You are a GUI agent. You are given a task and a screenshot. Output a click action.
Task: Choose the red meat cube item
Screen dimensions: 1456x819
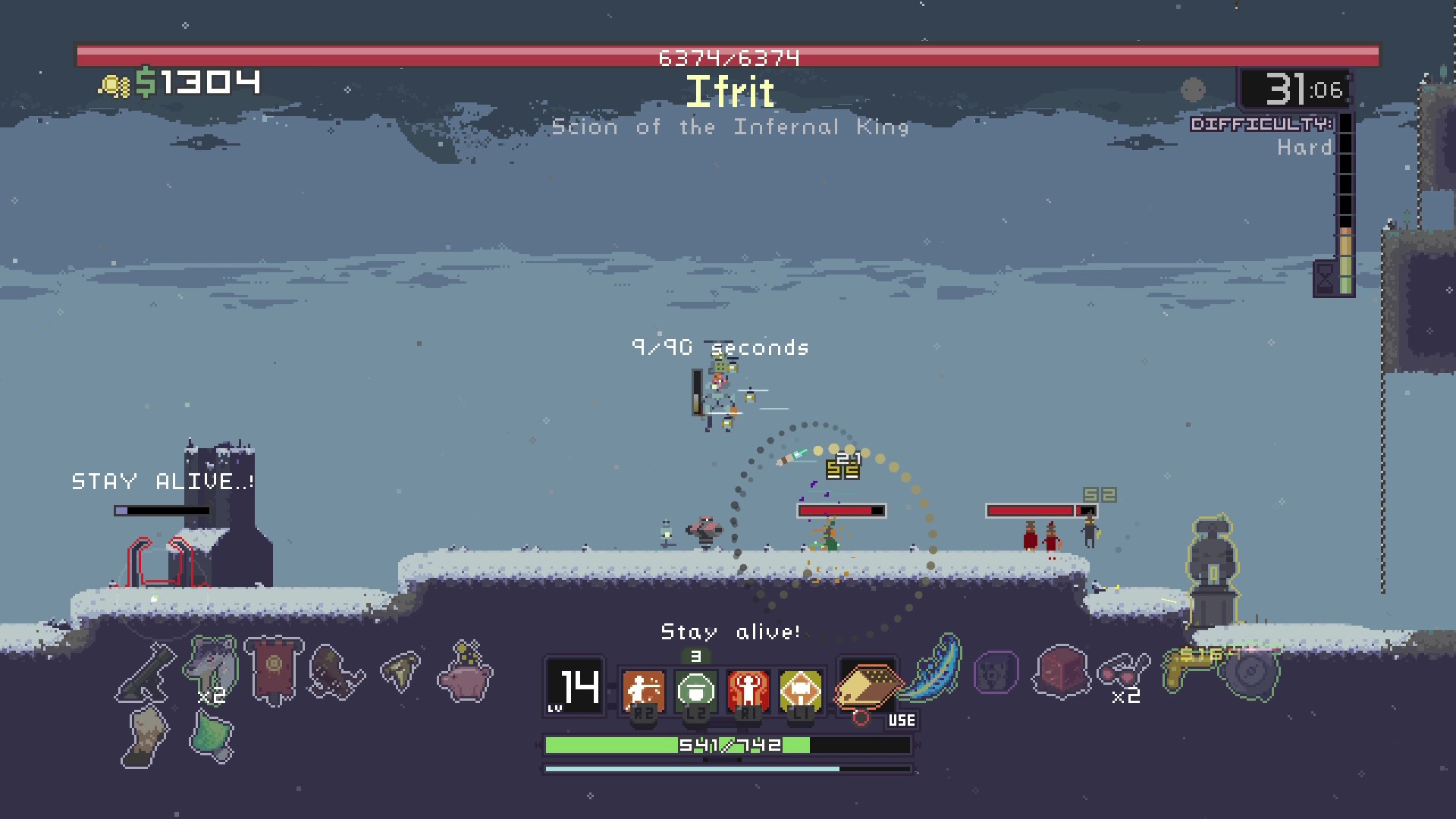coord(1061,672)
